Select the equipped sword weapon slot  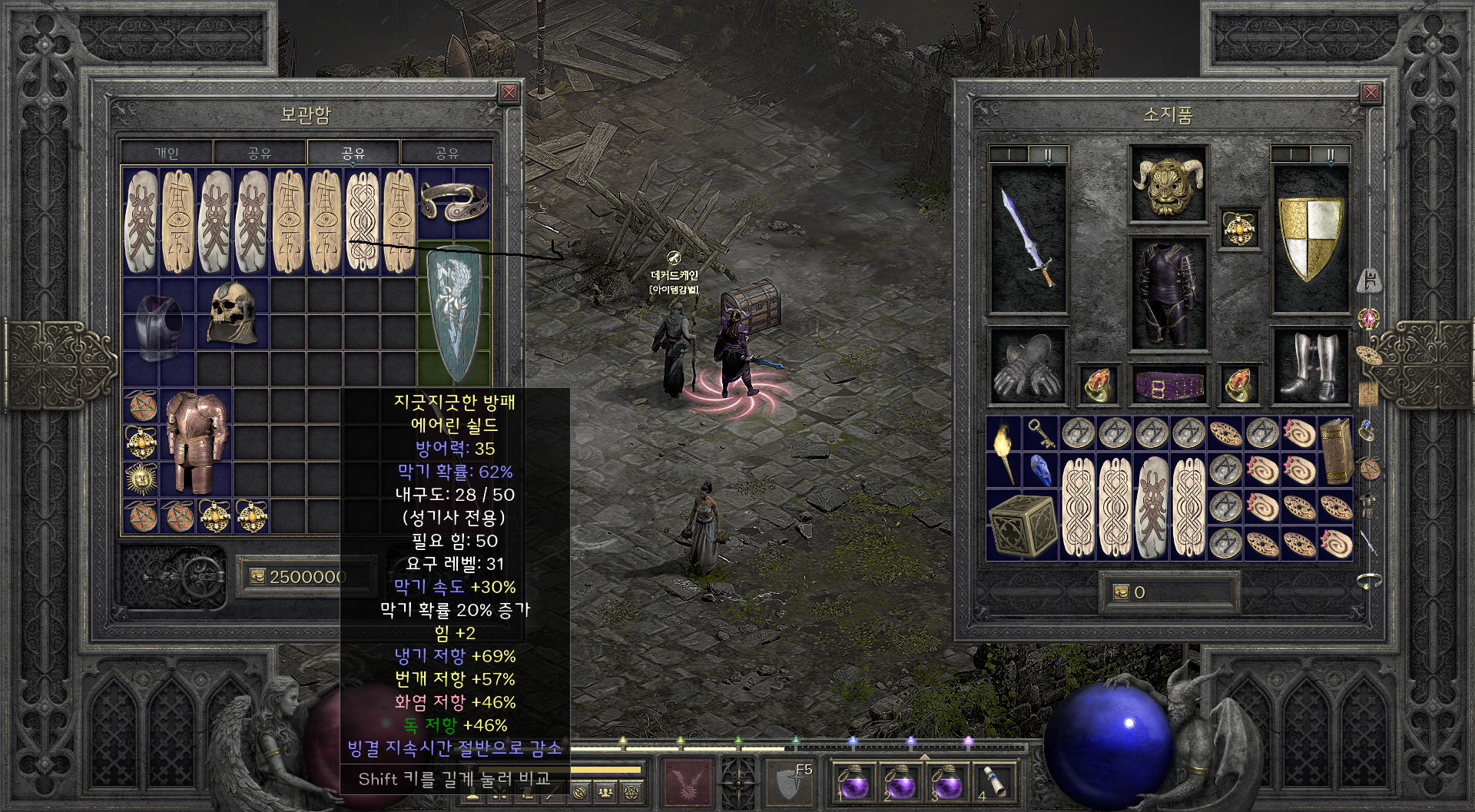(x=1028, y=239)
